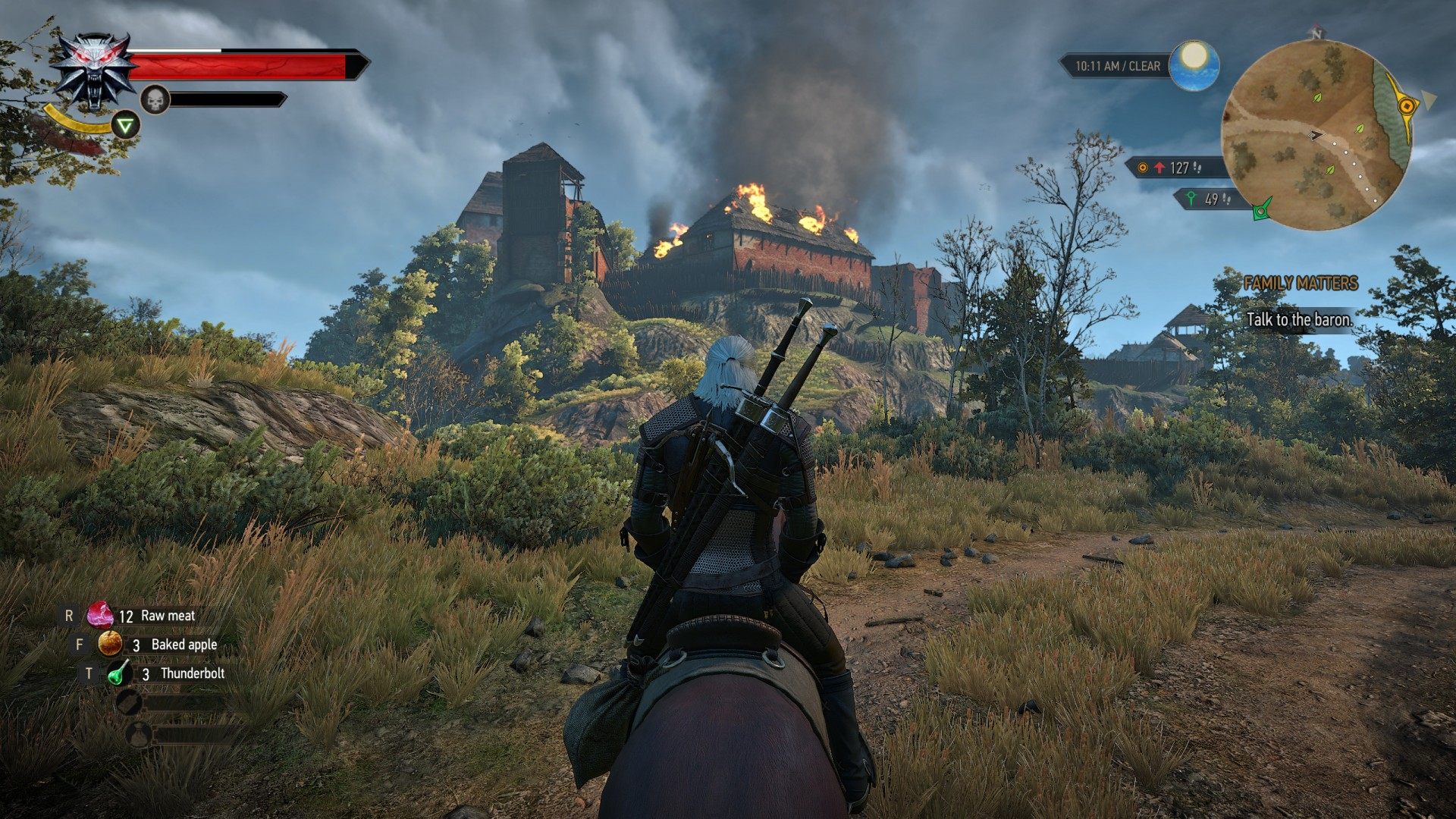Click the 49 waypoint distance indicator
Screen dimensions: 1456x819
[x=1210, y=199]
